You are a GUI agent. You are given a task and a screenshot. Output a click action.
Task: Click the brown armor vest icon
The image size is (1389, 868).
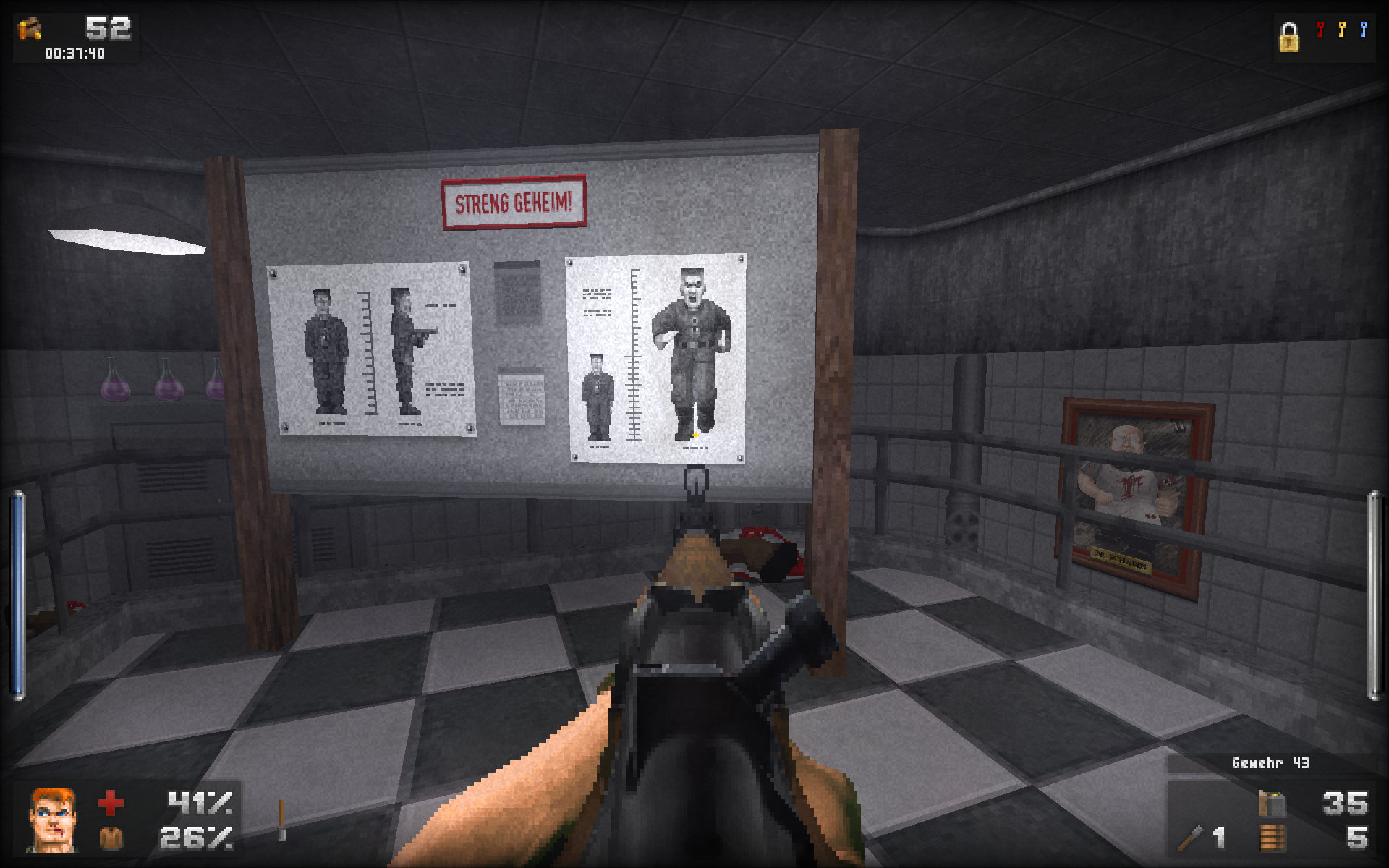(110, 838)
